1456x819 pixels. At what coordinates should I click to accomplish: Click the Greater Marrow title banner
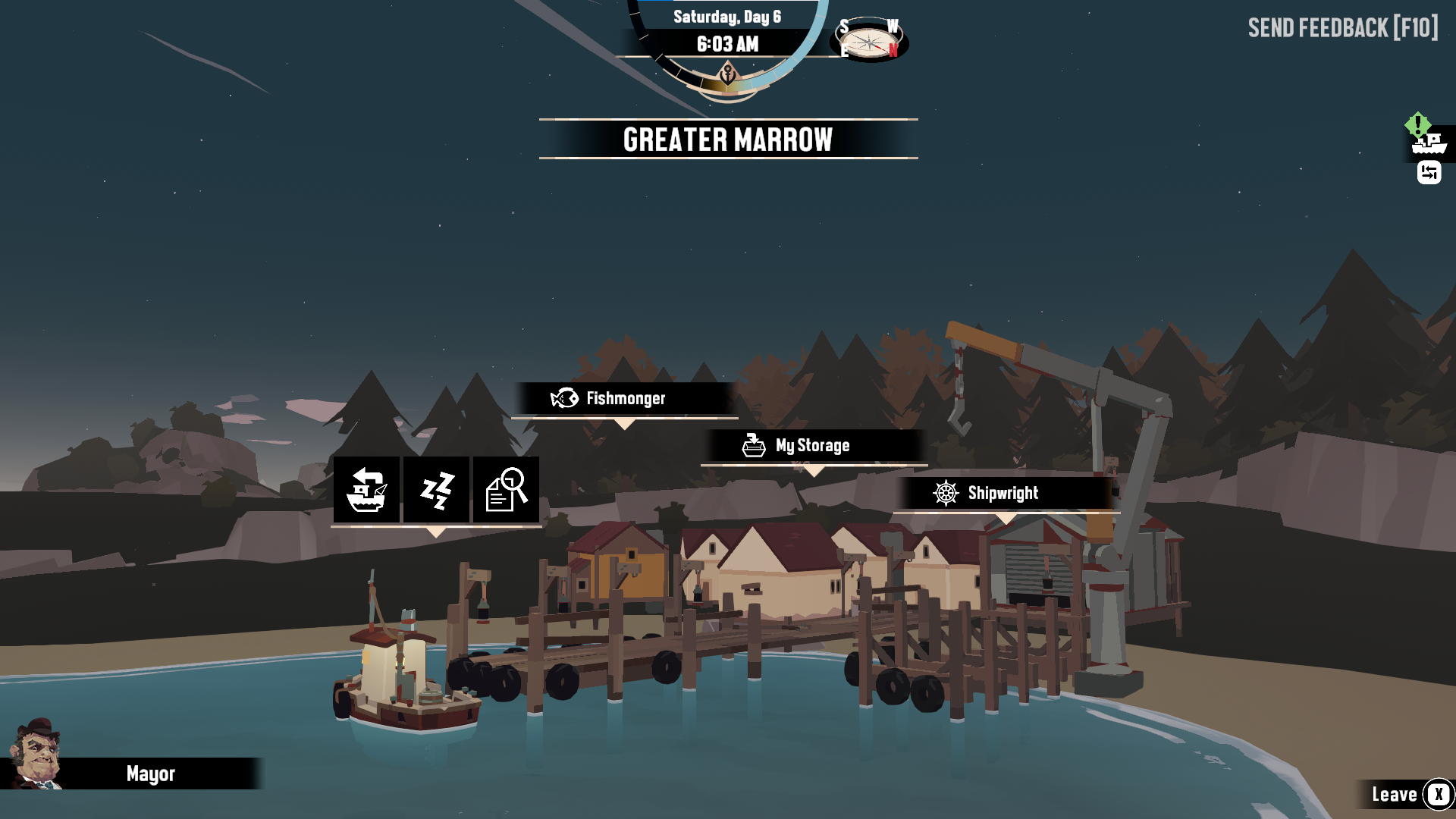[727, 138]
